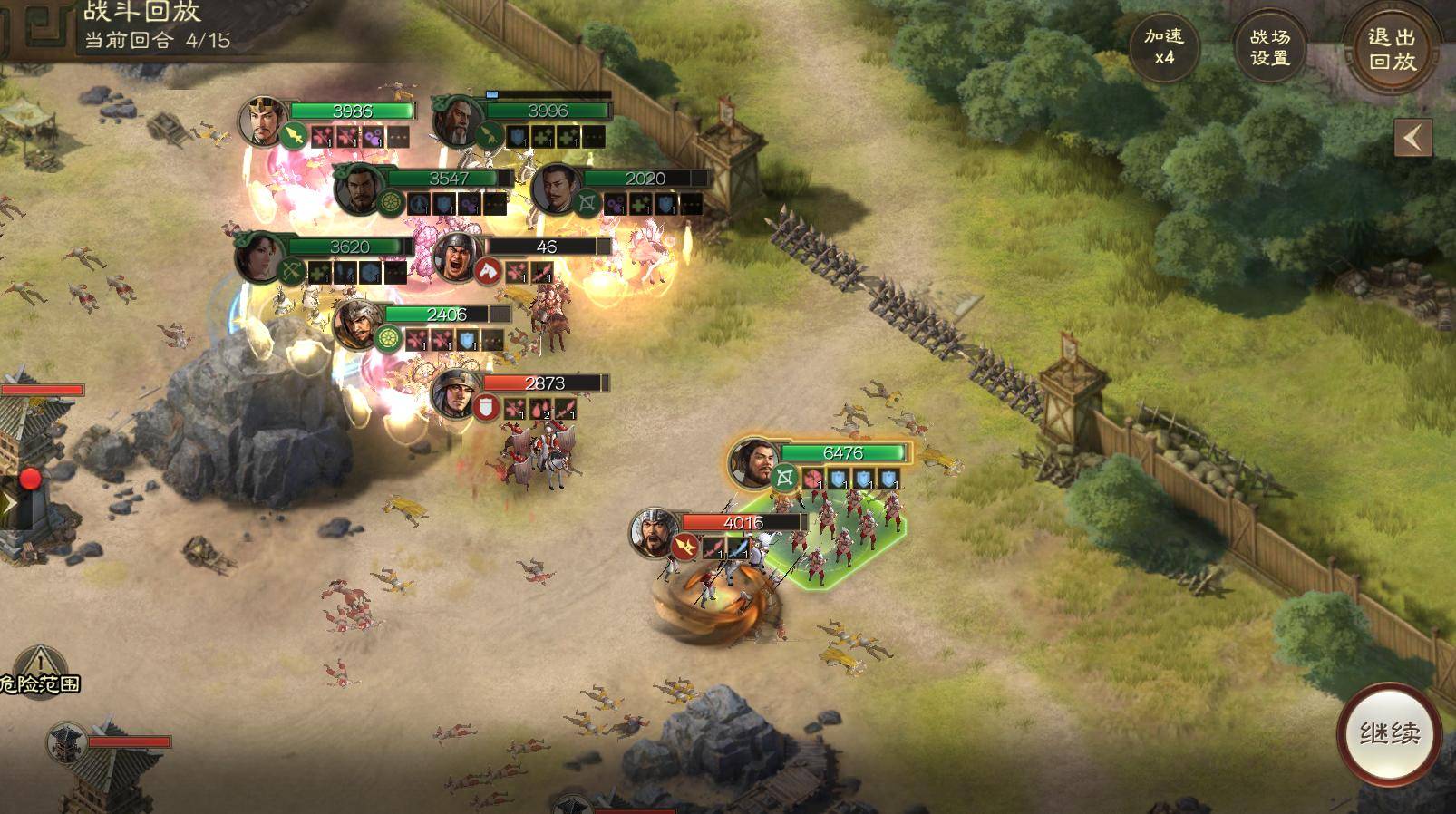Select the shouting general with 46 troops
Screen dimensions: 1456x814
click(458, 257)
